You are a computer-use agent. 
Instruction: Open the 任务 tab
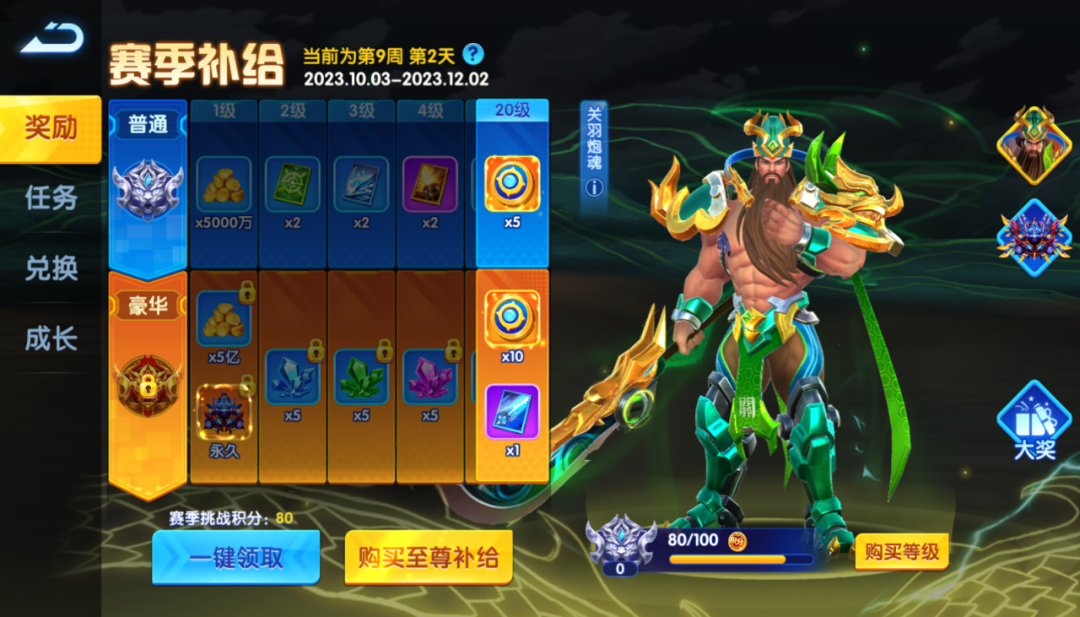coord(50,198)
